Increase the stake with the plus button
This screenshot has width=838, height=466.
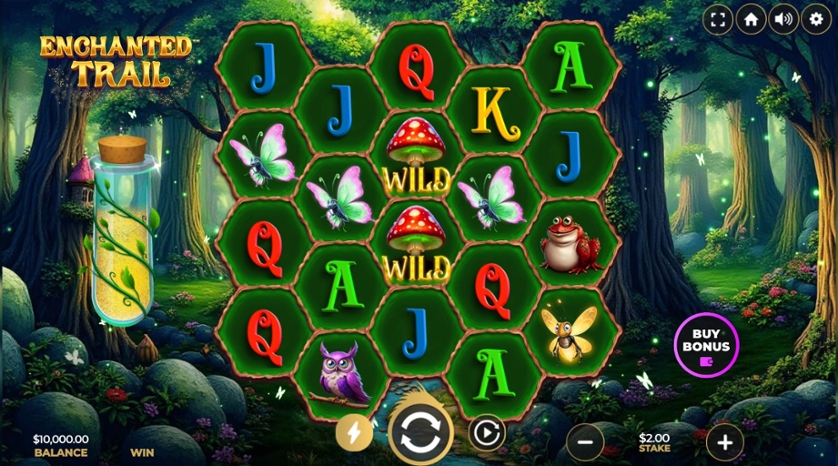[725, 440]
